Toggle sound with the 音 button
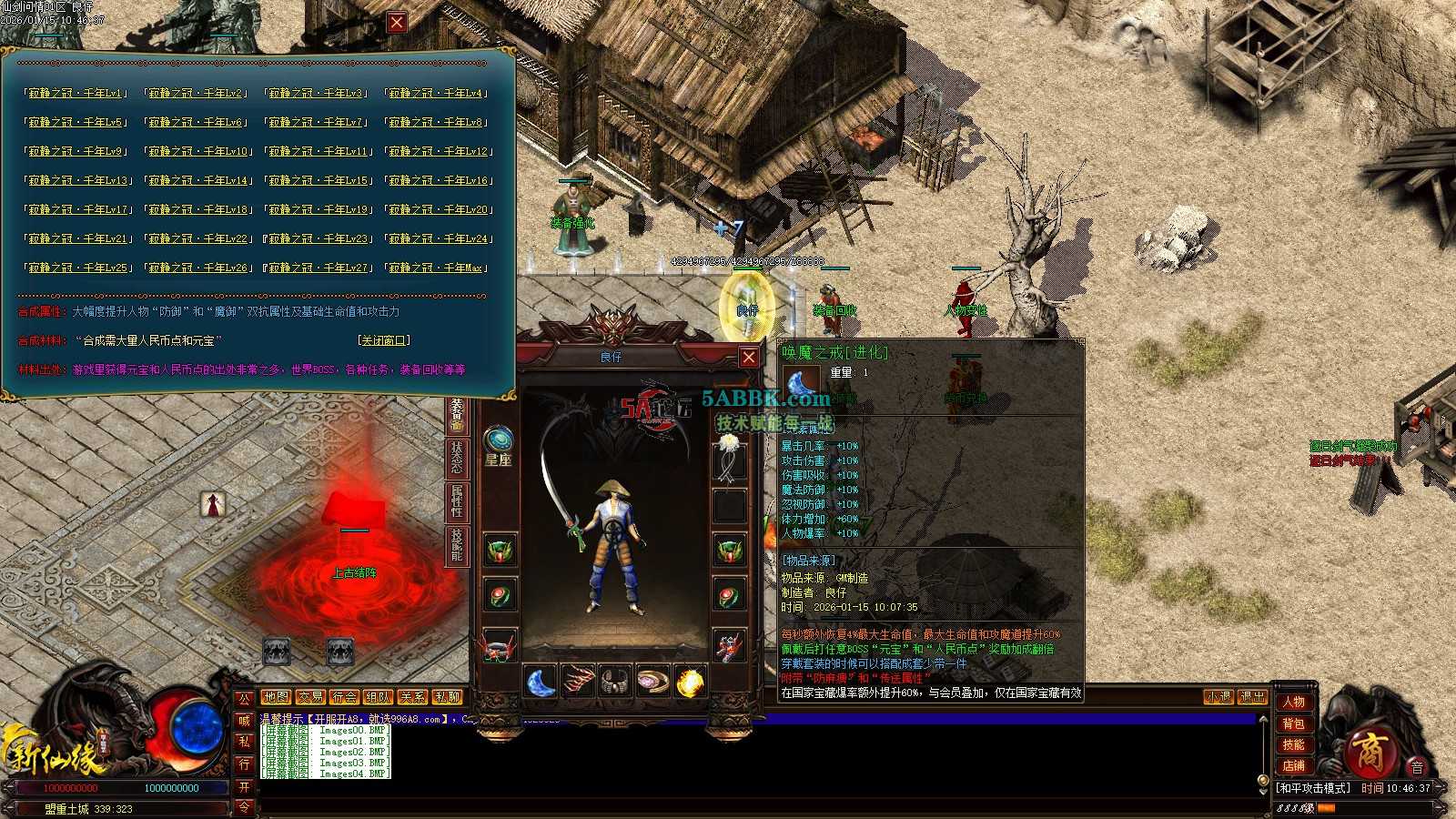This screenshot has height=819, width=1456. tap(1417, 767)
